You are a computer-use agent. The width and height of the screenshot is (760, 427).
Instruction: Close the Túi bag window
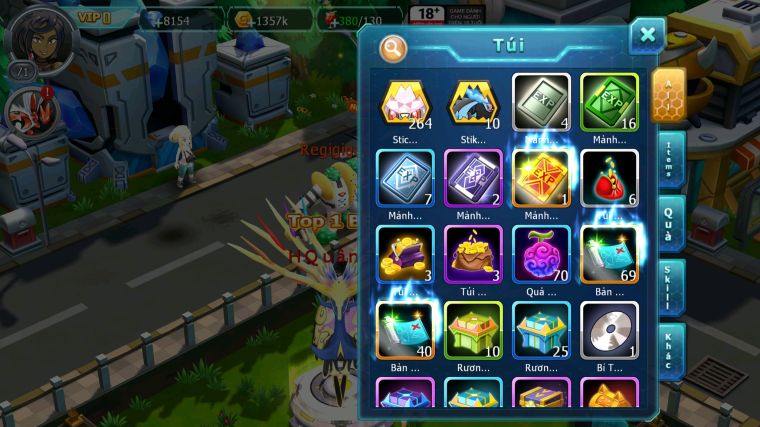pos(647,36)
